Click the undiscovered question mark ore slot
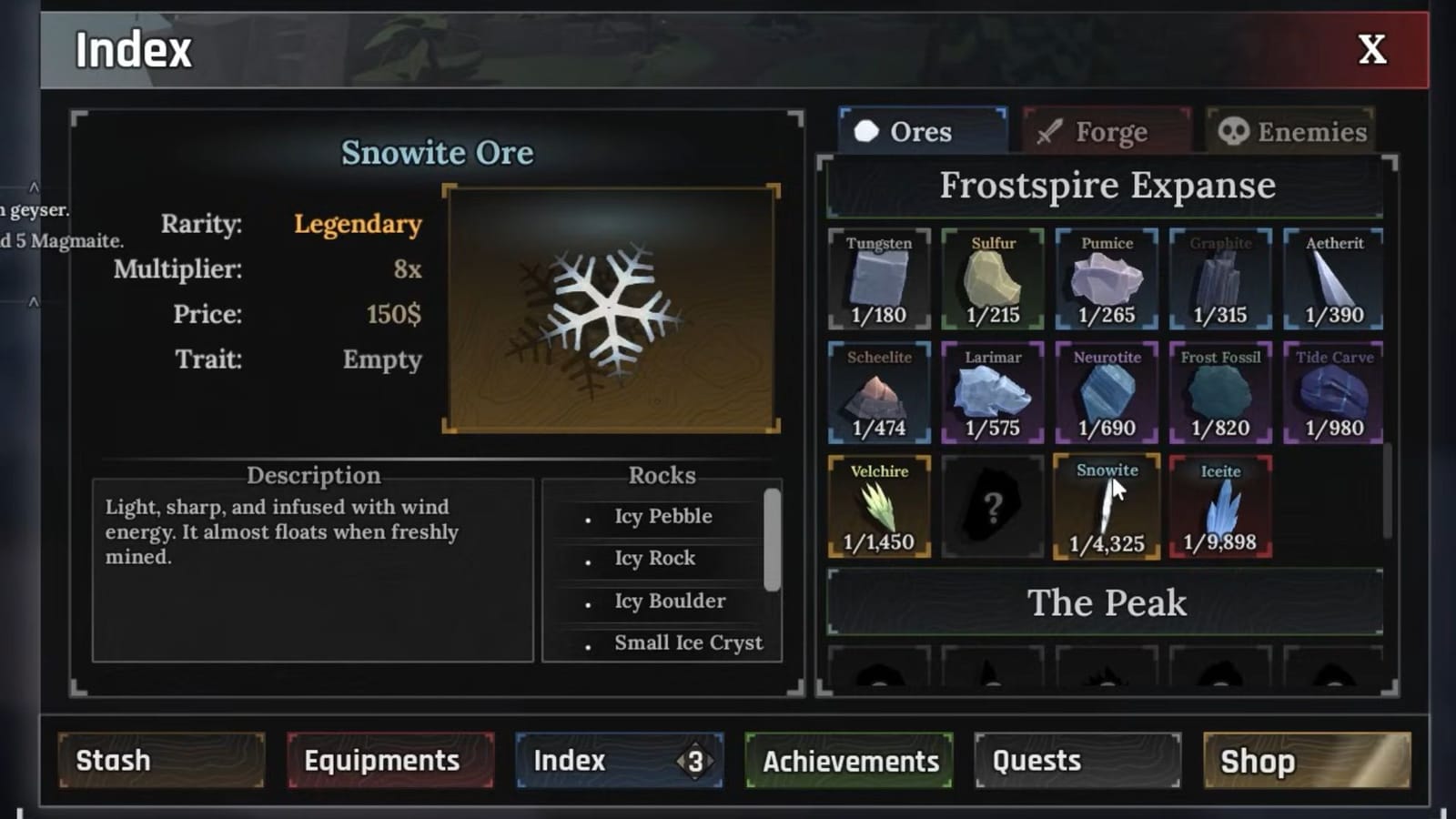 [x=993, y=507]
